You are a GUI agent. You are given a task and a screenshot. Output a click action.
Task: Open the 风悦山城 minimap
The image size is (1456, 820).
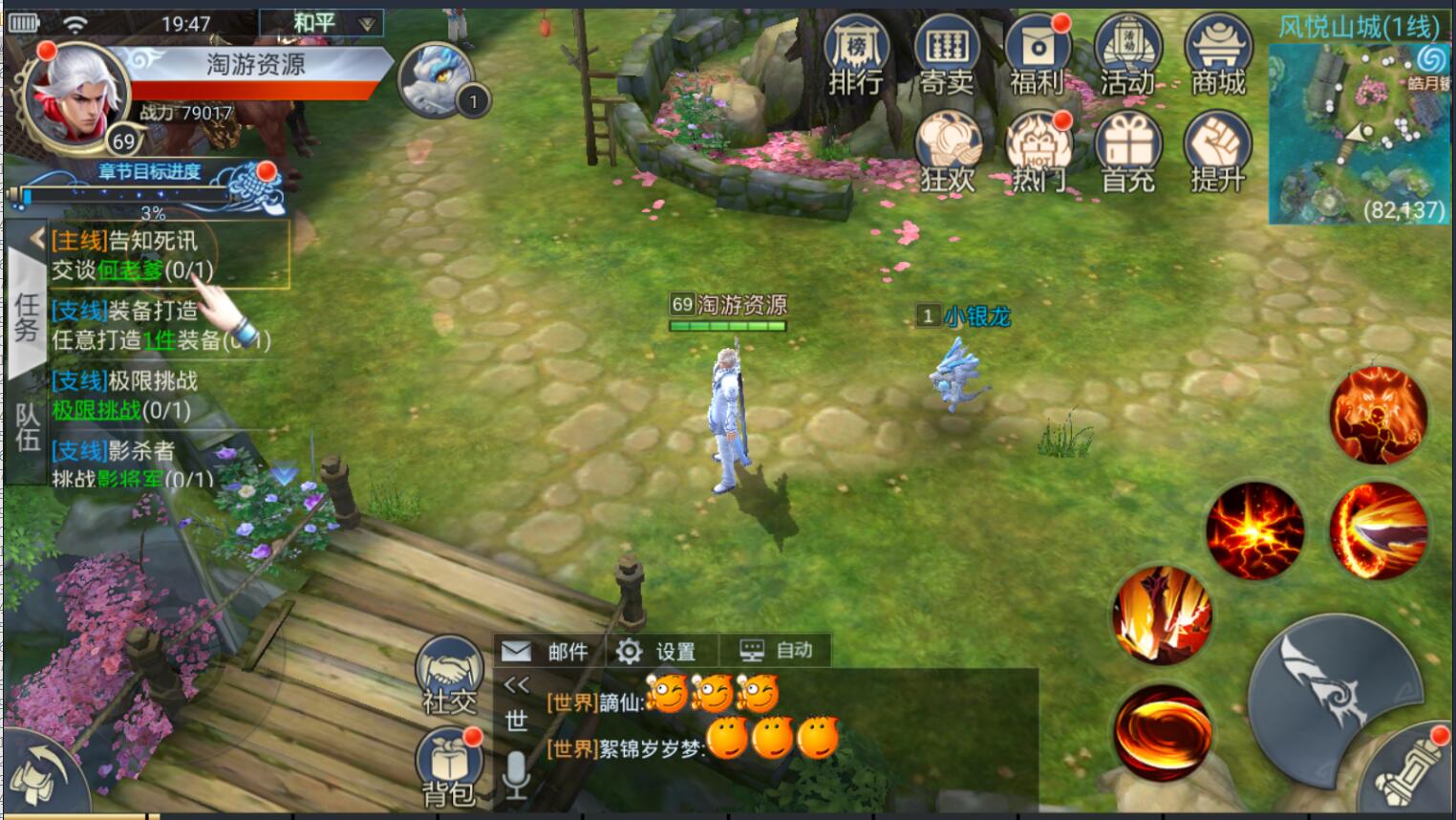point(1359,134)
